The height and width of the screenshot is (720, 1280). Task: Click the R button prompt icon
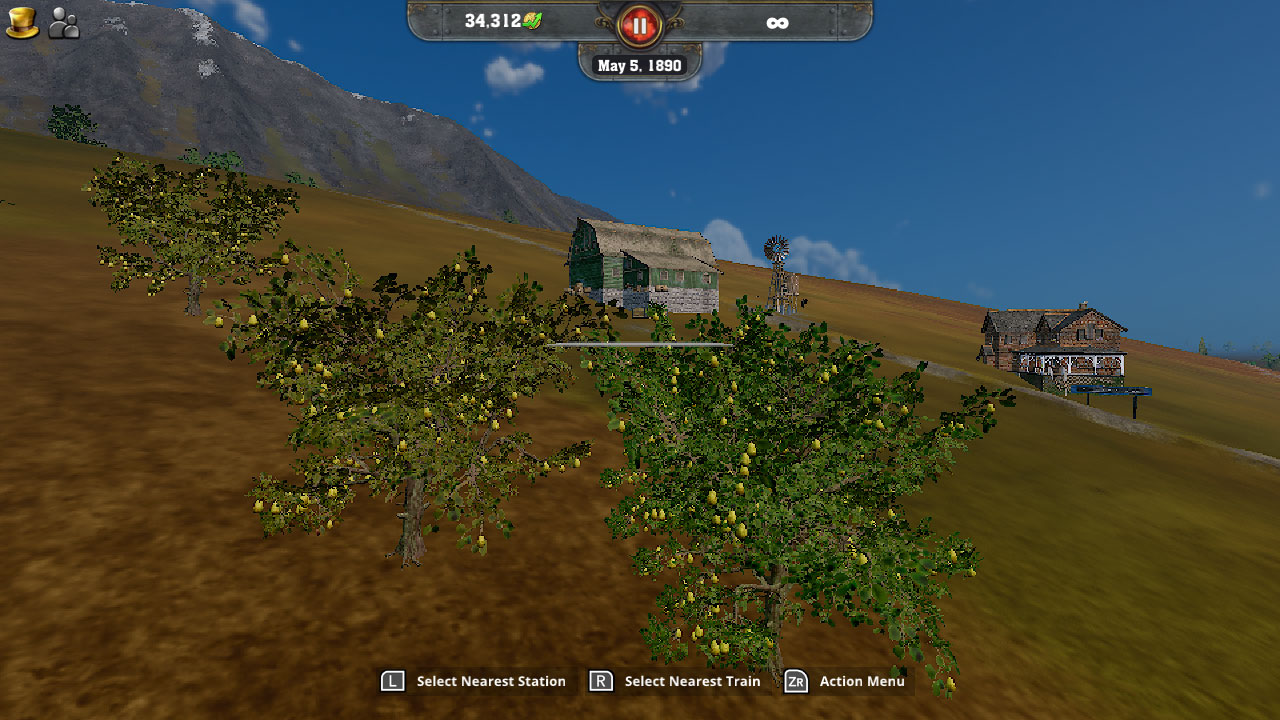(599, 681)
